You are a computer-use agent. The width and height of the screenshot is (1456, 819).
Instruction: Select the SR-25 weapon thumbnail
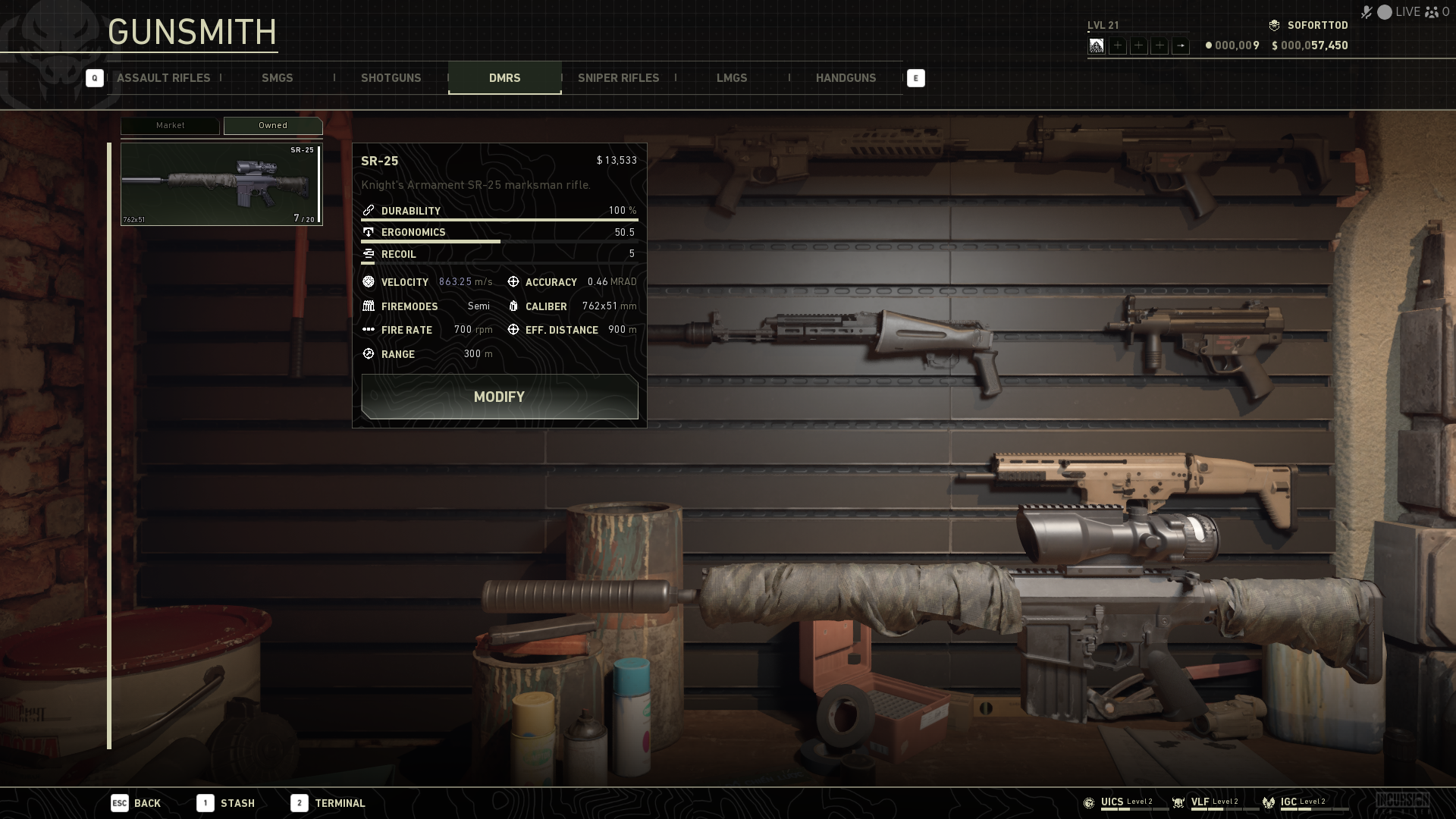[x=221, y=184]
